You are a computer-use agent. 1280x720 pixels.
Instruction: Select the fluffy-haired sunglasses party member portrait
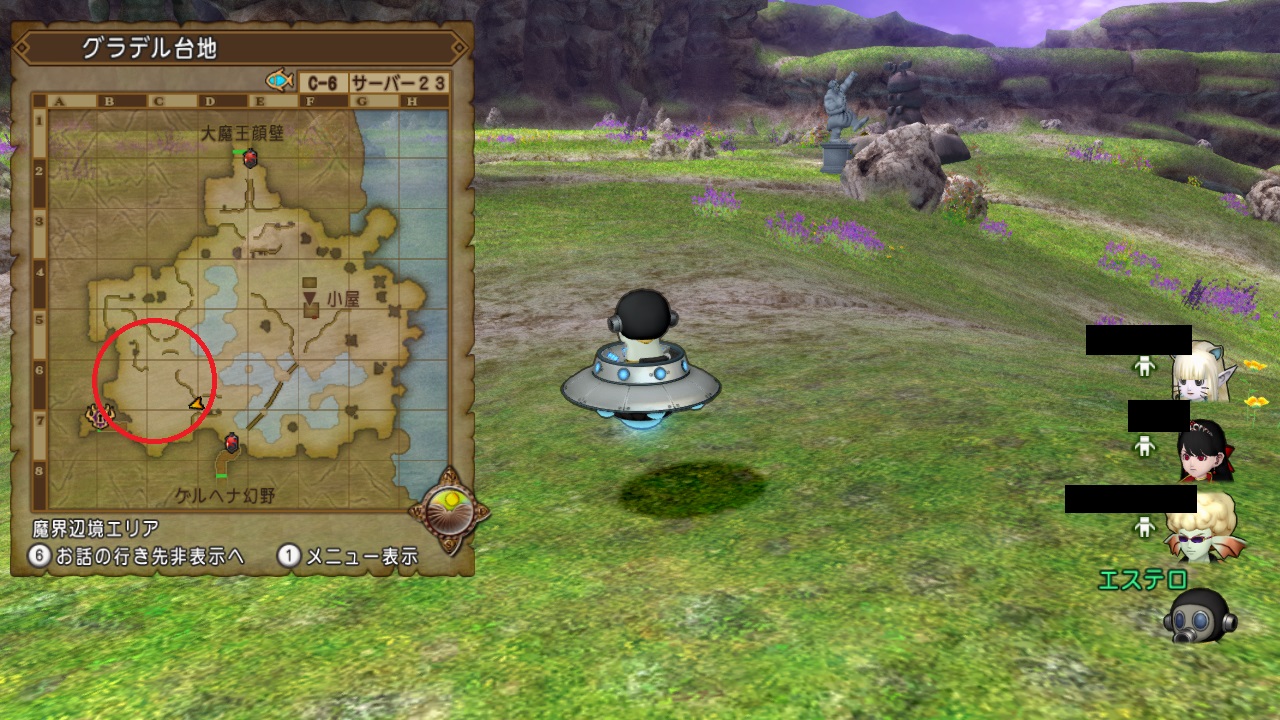click(x=1204, y=527)
